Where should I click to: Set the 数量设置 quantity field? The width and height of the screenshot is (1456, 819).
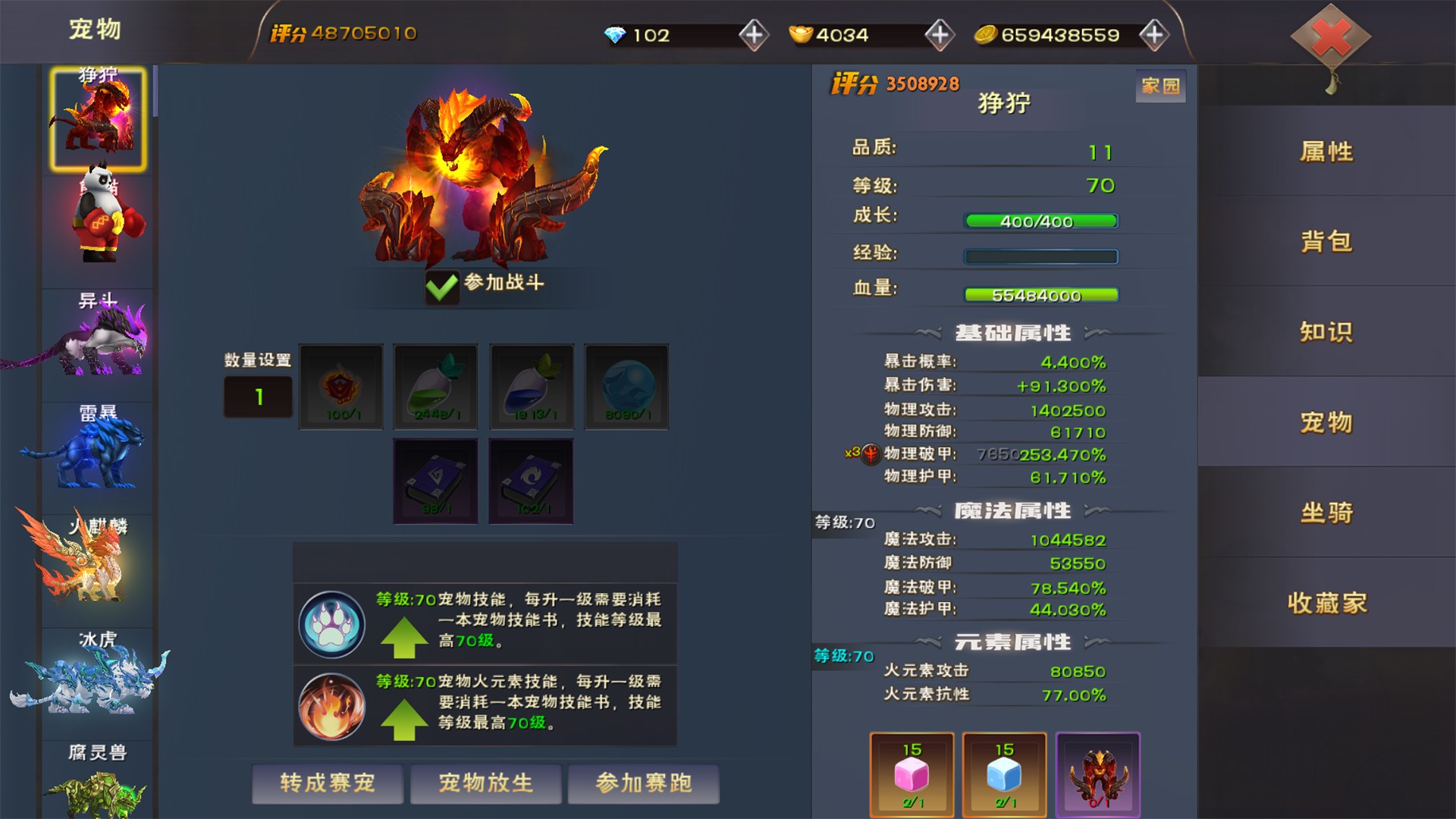(x=258, y=397)
